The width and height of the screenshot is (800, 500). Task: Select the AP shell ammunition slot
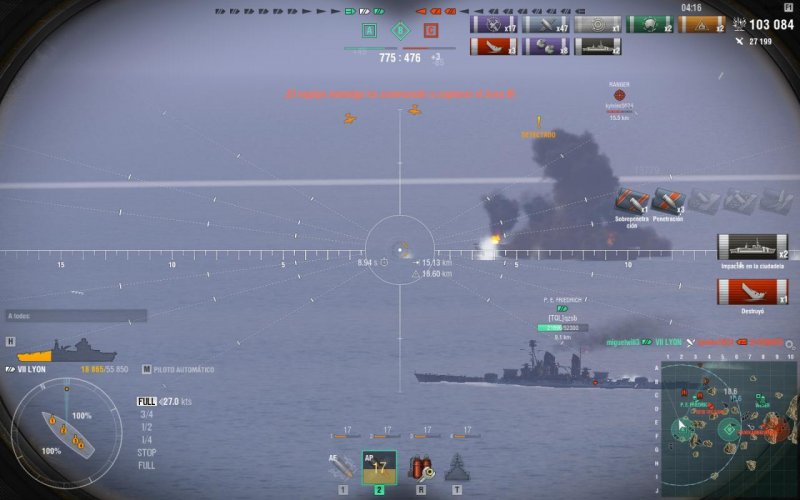379,466
